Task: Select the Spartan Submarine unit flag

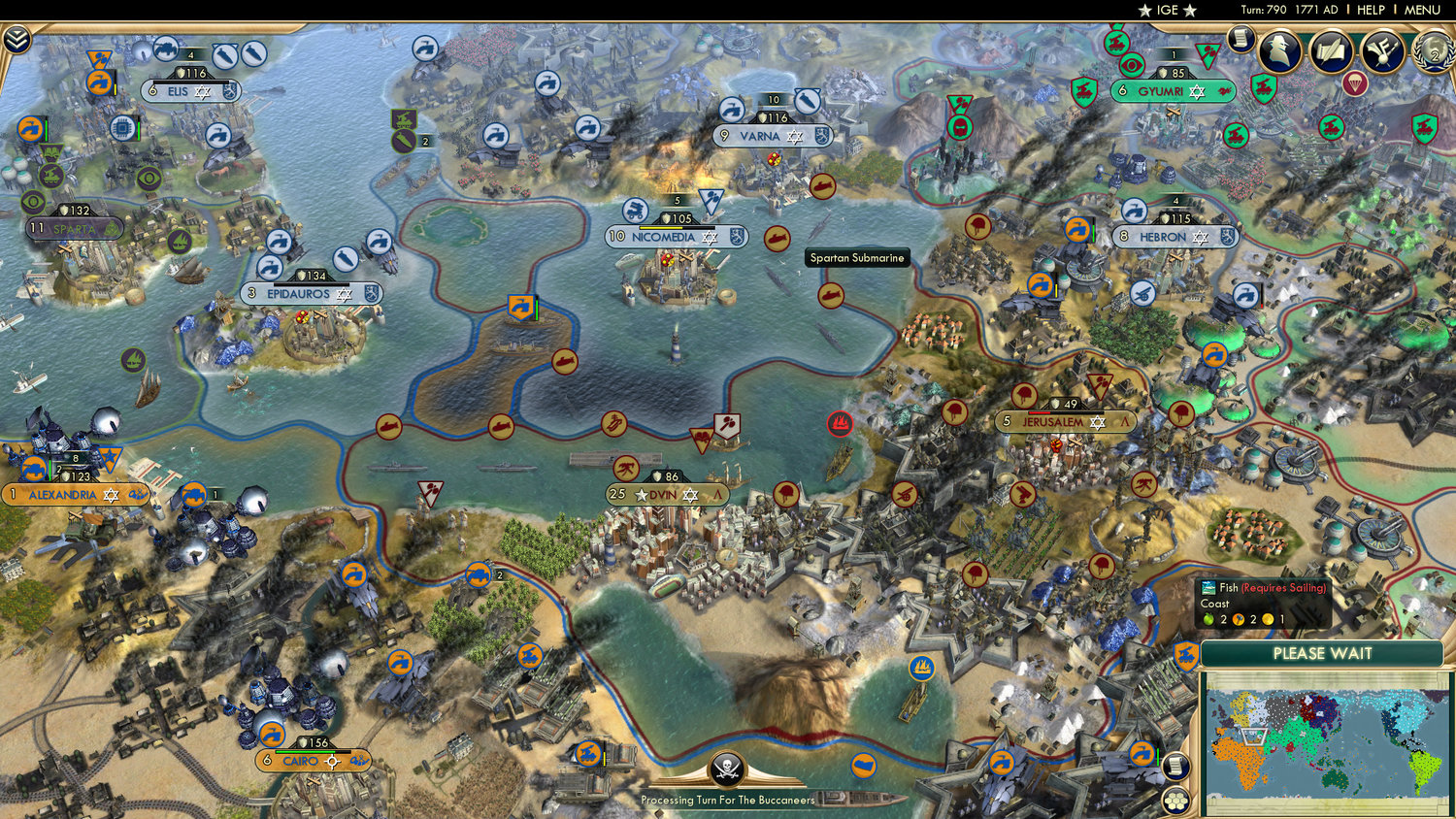Action: click(x=832, y=294)
